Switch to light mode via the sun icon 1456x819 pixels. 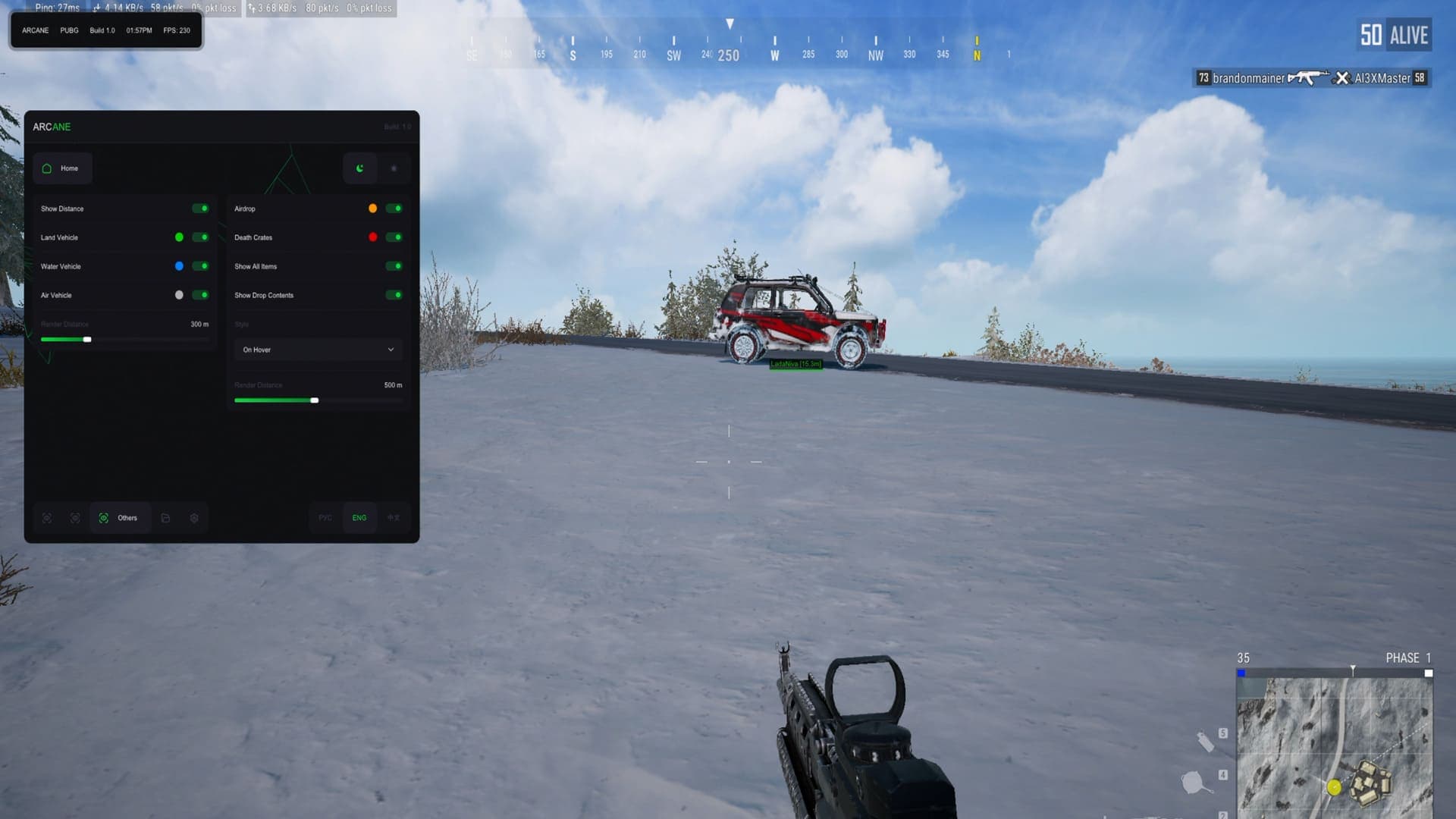point(394,168)
